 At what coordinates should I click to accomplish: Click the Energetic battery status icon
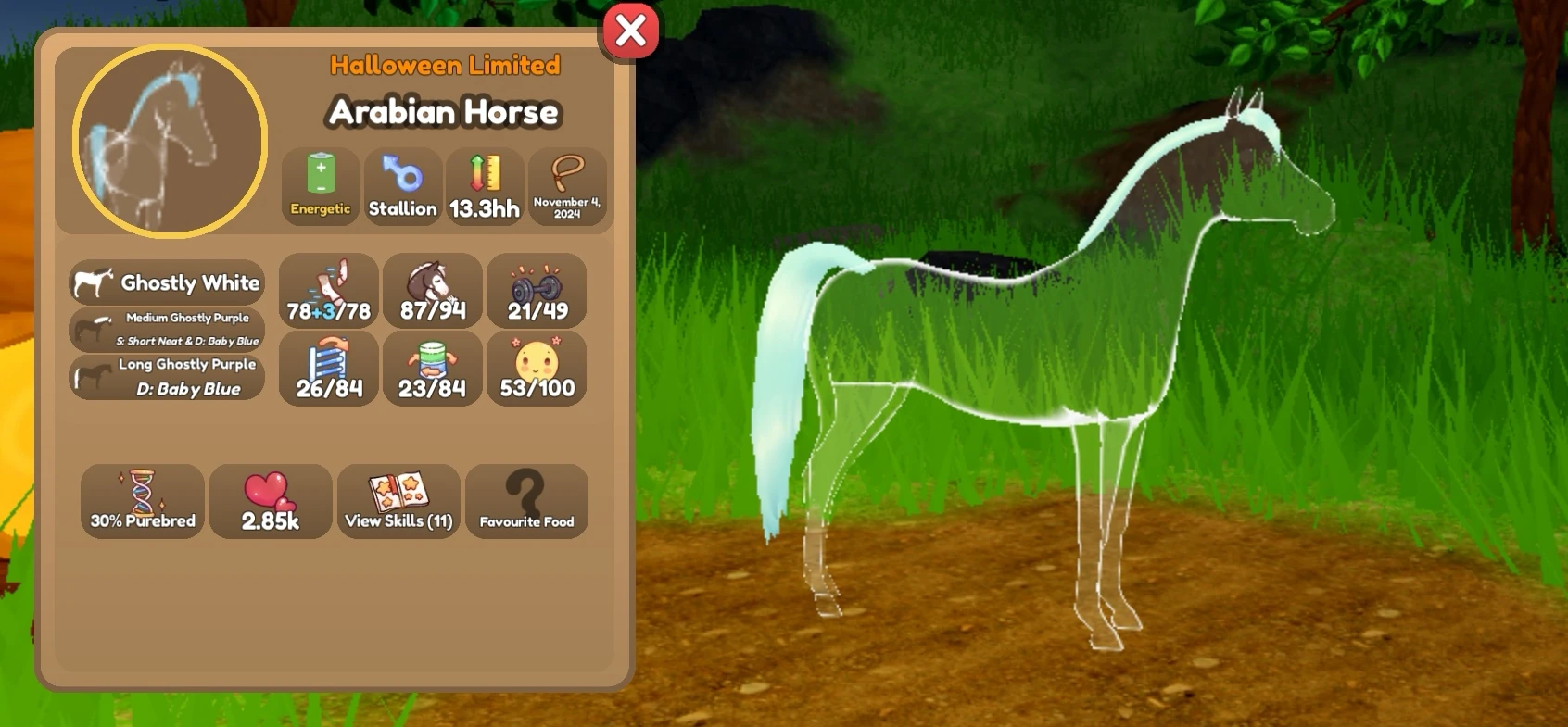click(x=320, y=185)
